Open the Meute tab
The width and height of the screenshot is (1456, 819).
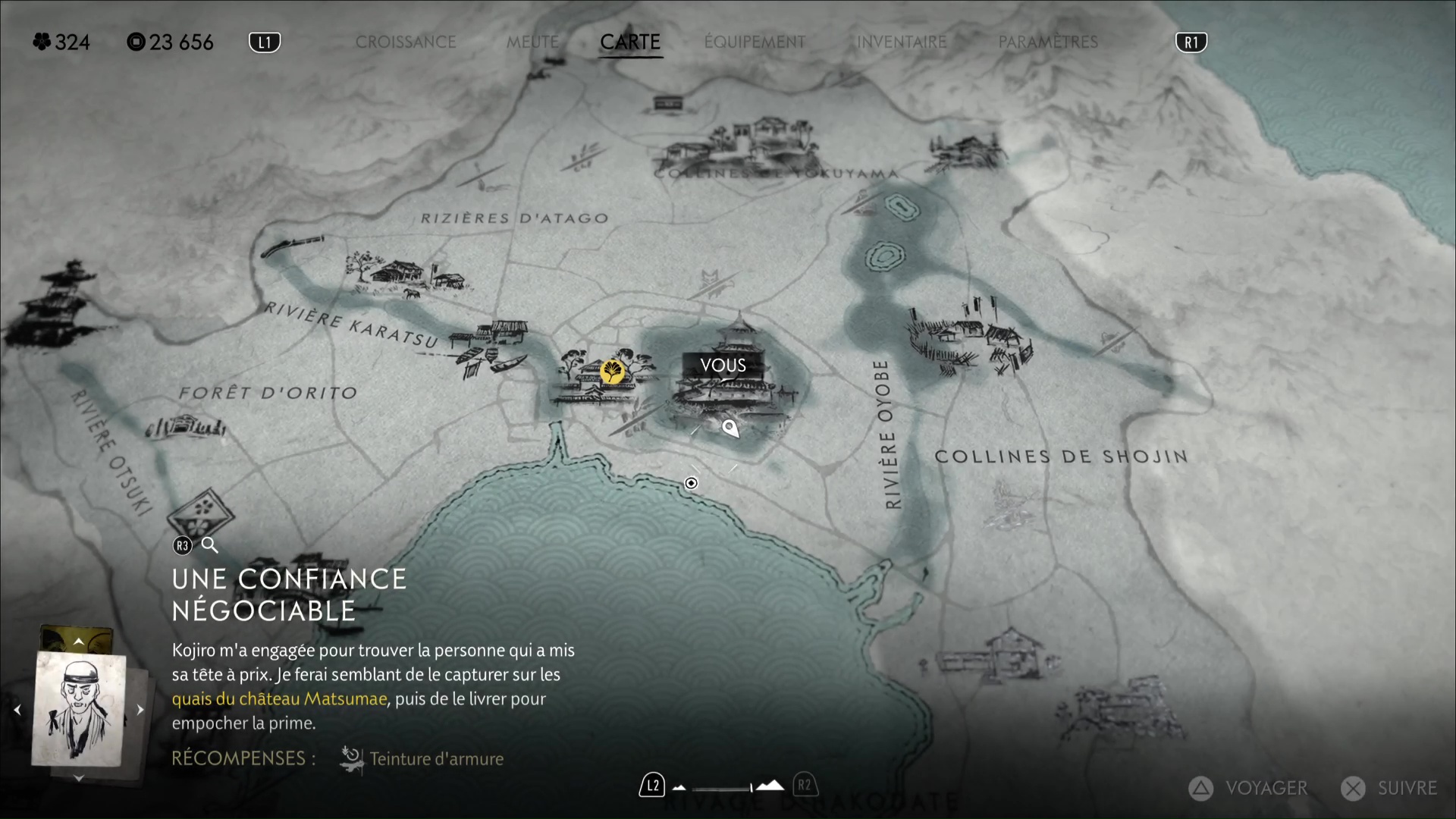point(532,42)
